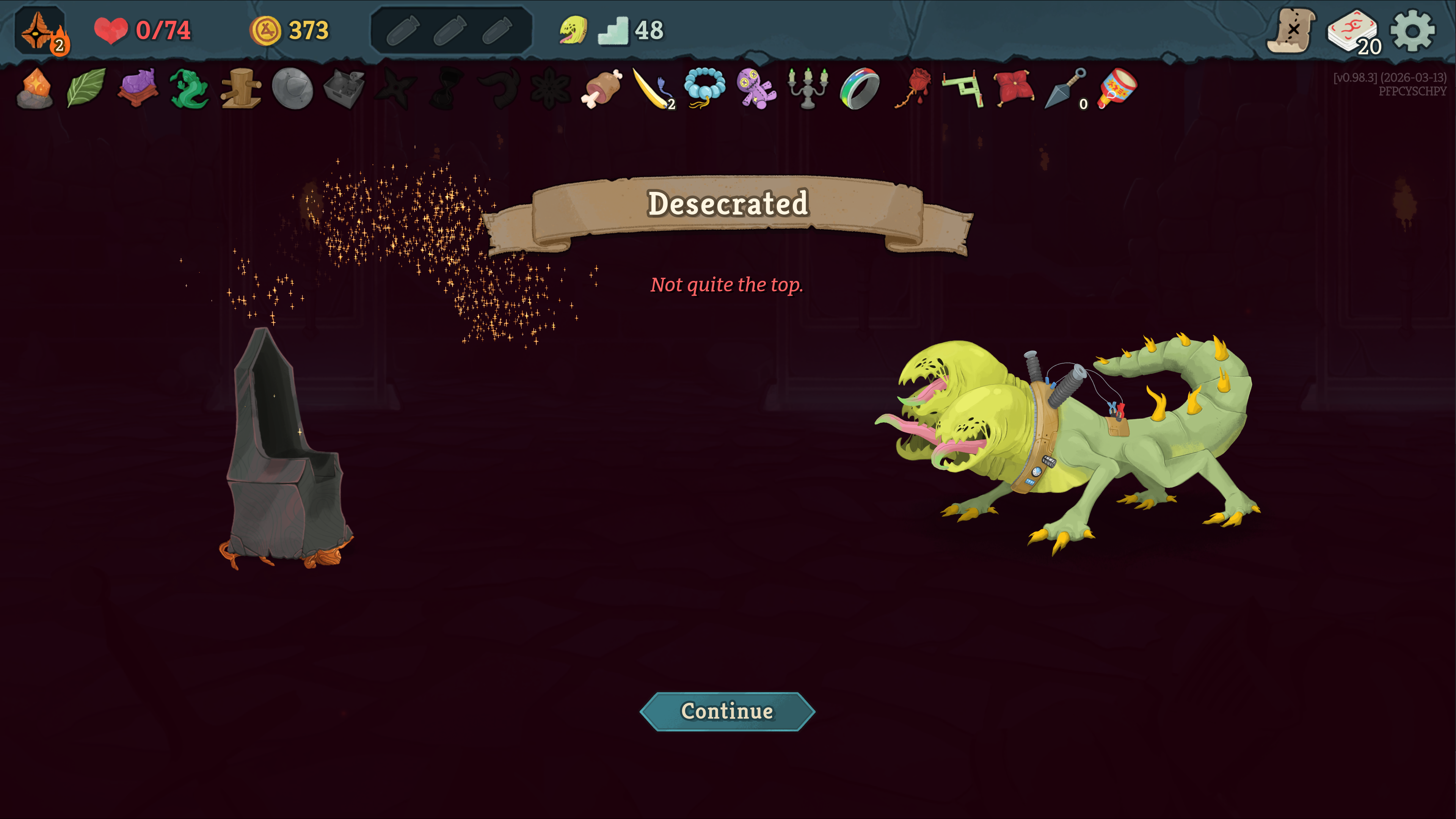View the deck of 20 cards
Viewport: 1456px width, 819px height.
[x=1353, y=31]
